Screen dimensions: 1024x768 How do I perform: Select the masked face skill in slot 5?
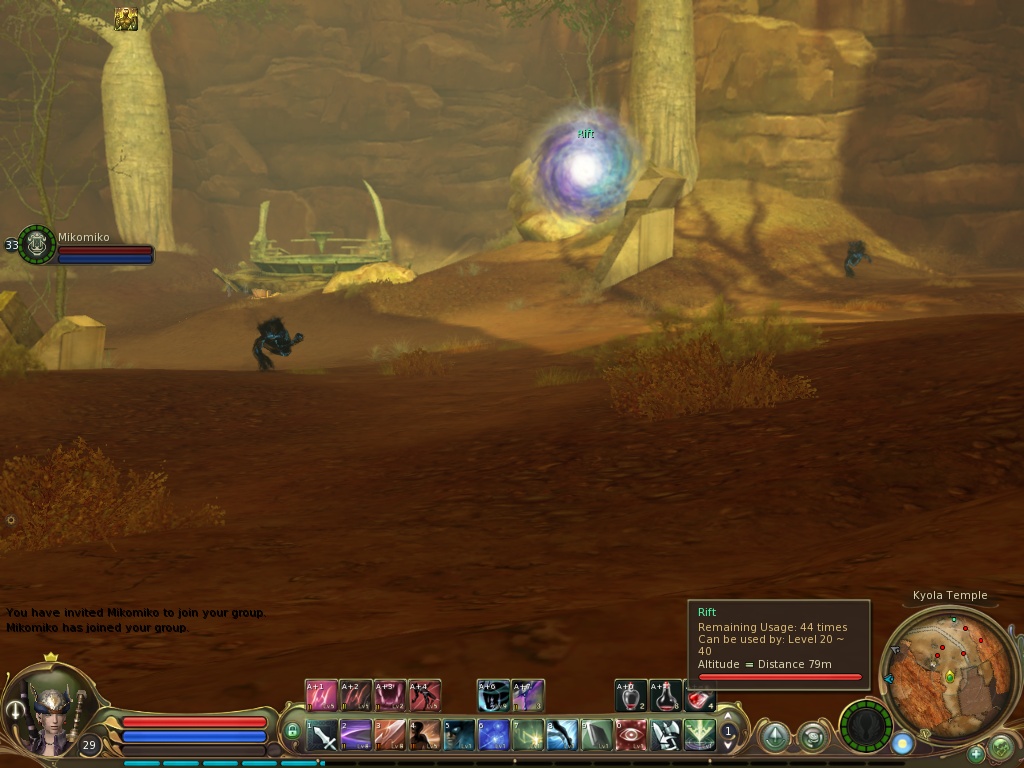tap(460, 736)
